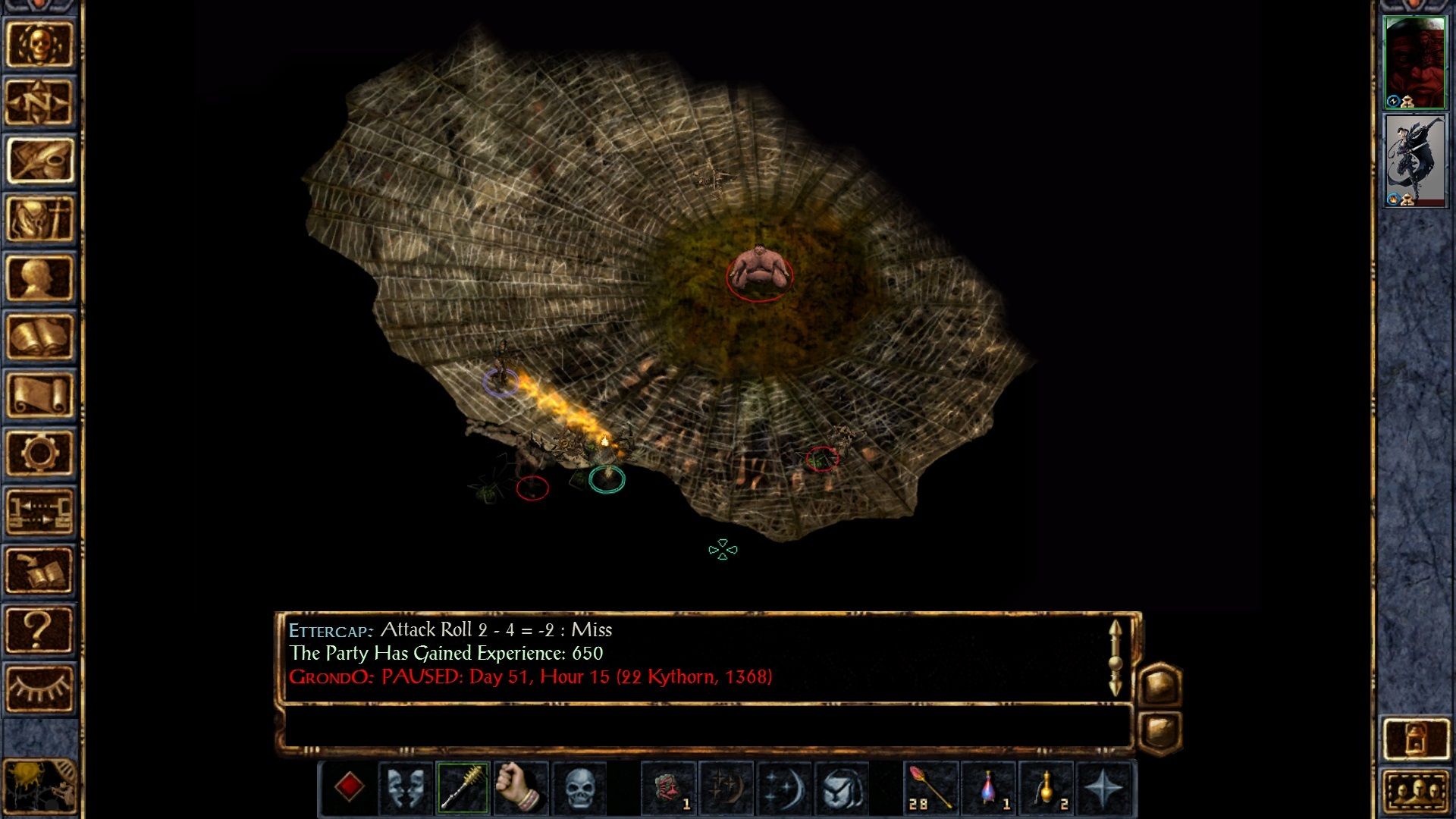Use the yellow oil quick item
The image size is (1456, 819).
pos(1046,789)
